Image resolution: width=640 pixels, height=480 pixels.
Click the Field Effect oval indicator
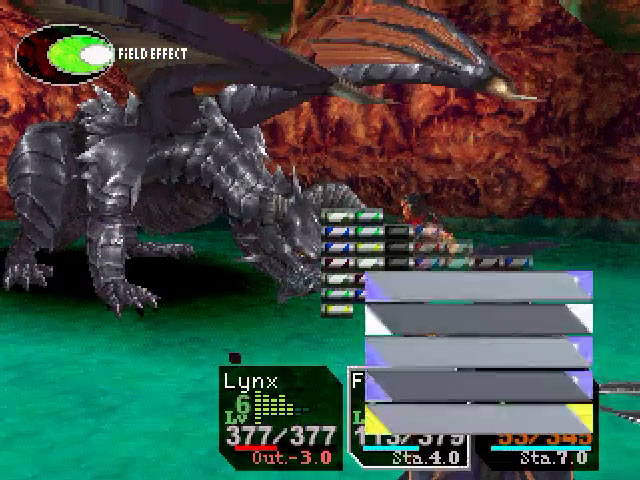(64, 55)
